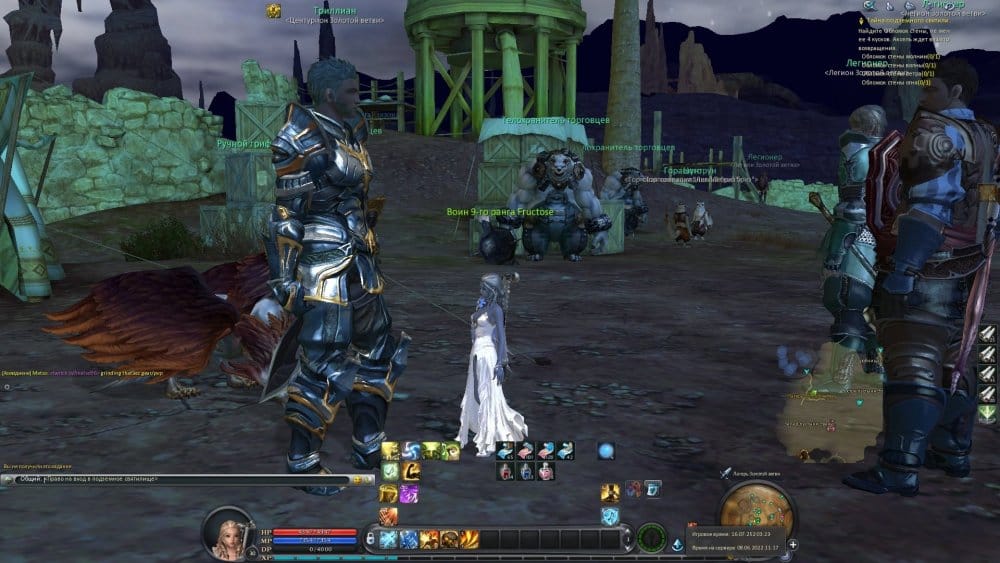Expand the minimap with the plus button
Image resolution: width=1000 pixels, height=563 pixels.
(x=793, y=544)
